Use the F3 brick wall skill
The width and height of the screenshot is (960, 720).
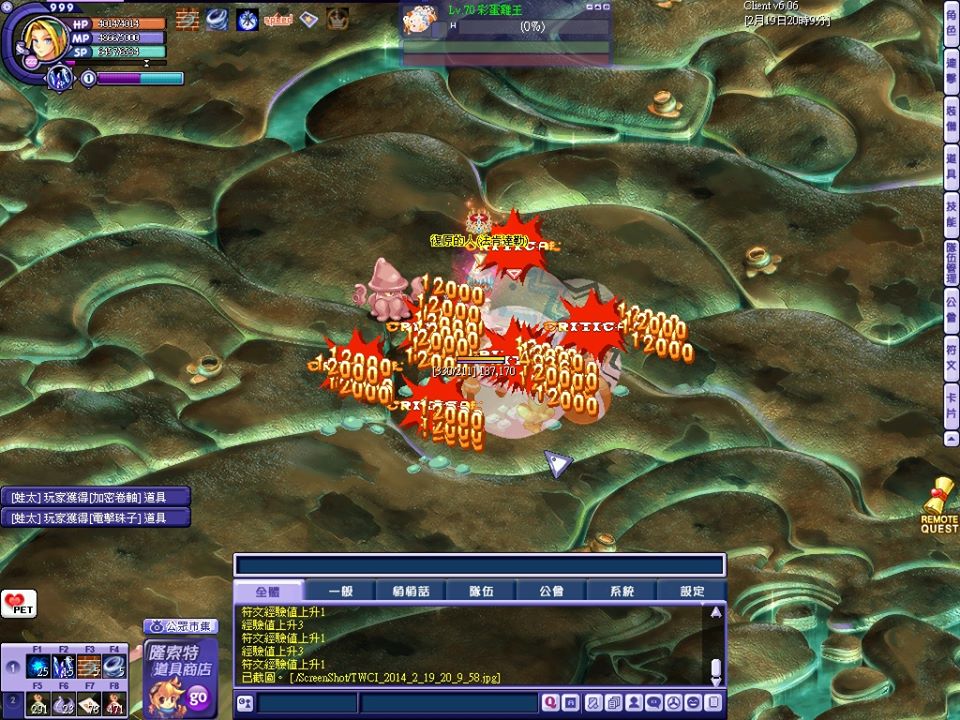(89, 667)
